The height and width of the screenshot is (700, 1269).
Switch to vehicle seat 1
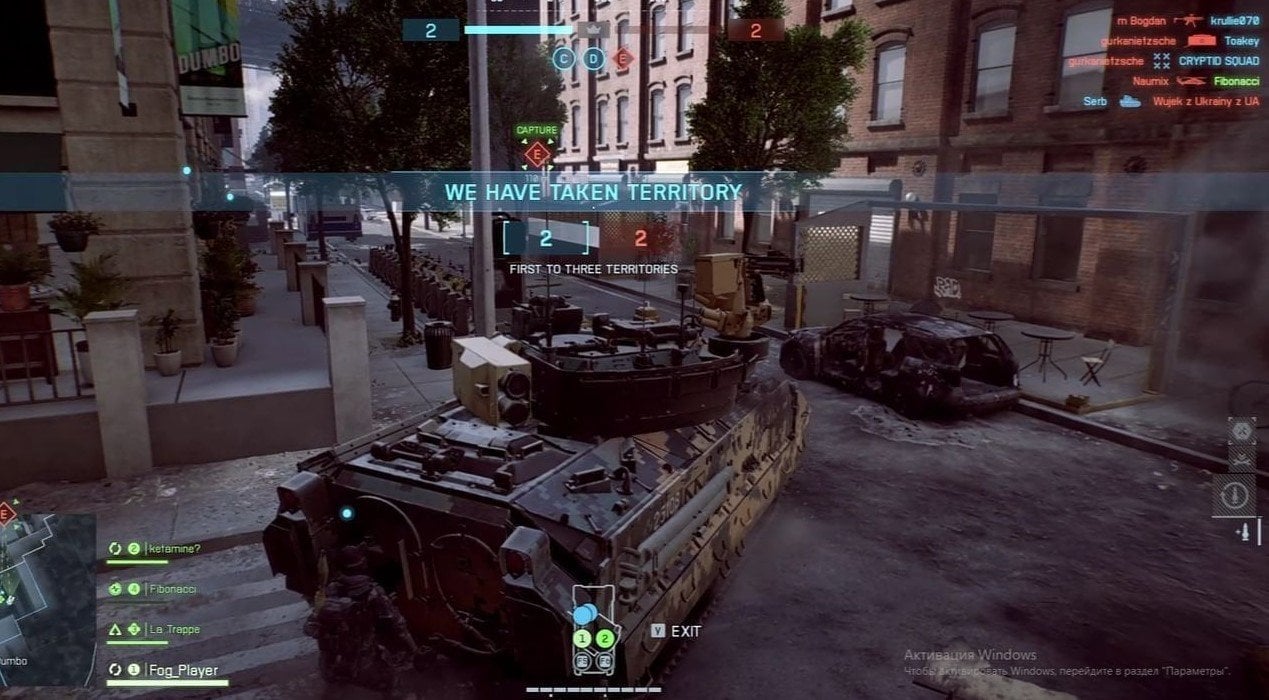[581, 639]
